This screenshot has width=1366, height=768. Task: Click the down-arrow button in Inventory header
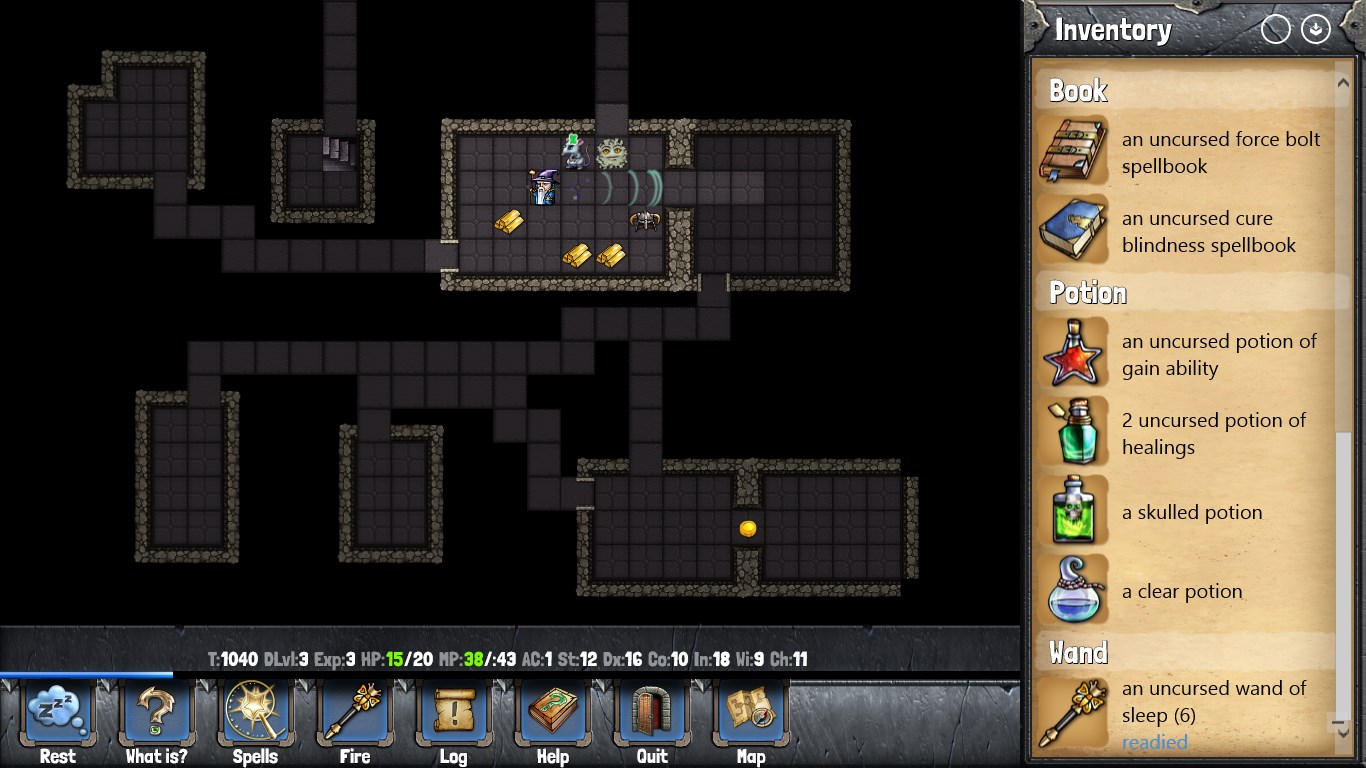point(1315,30)
